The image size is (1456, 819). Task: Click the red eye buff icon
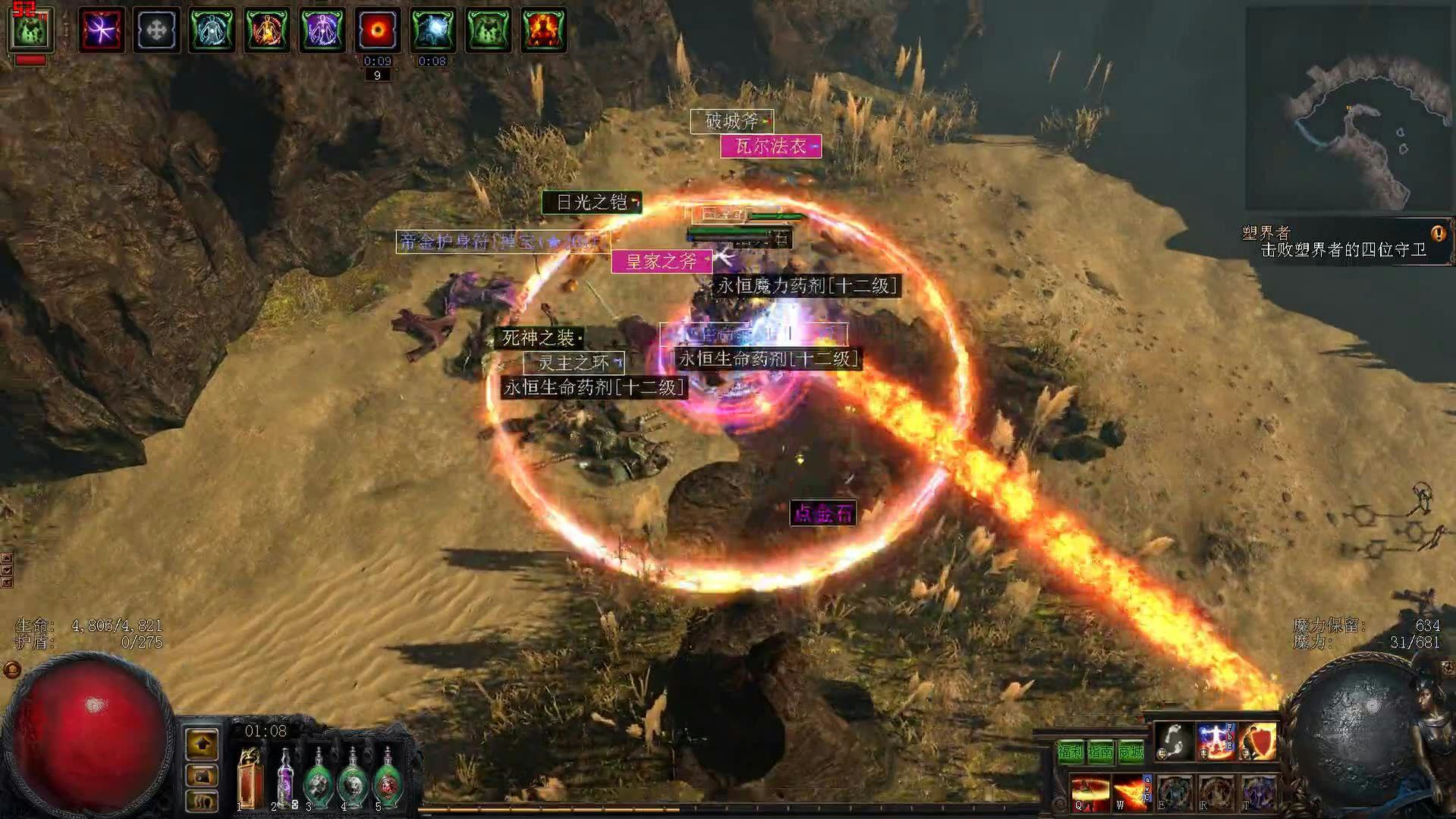coord(377,30)
